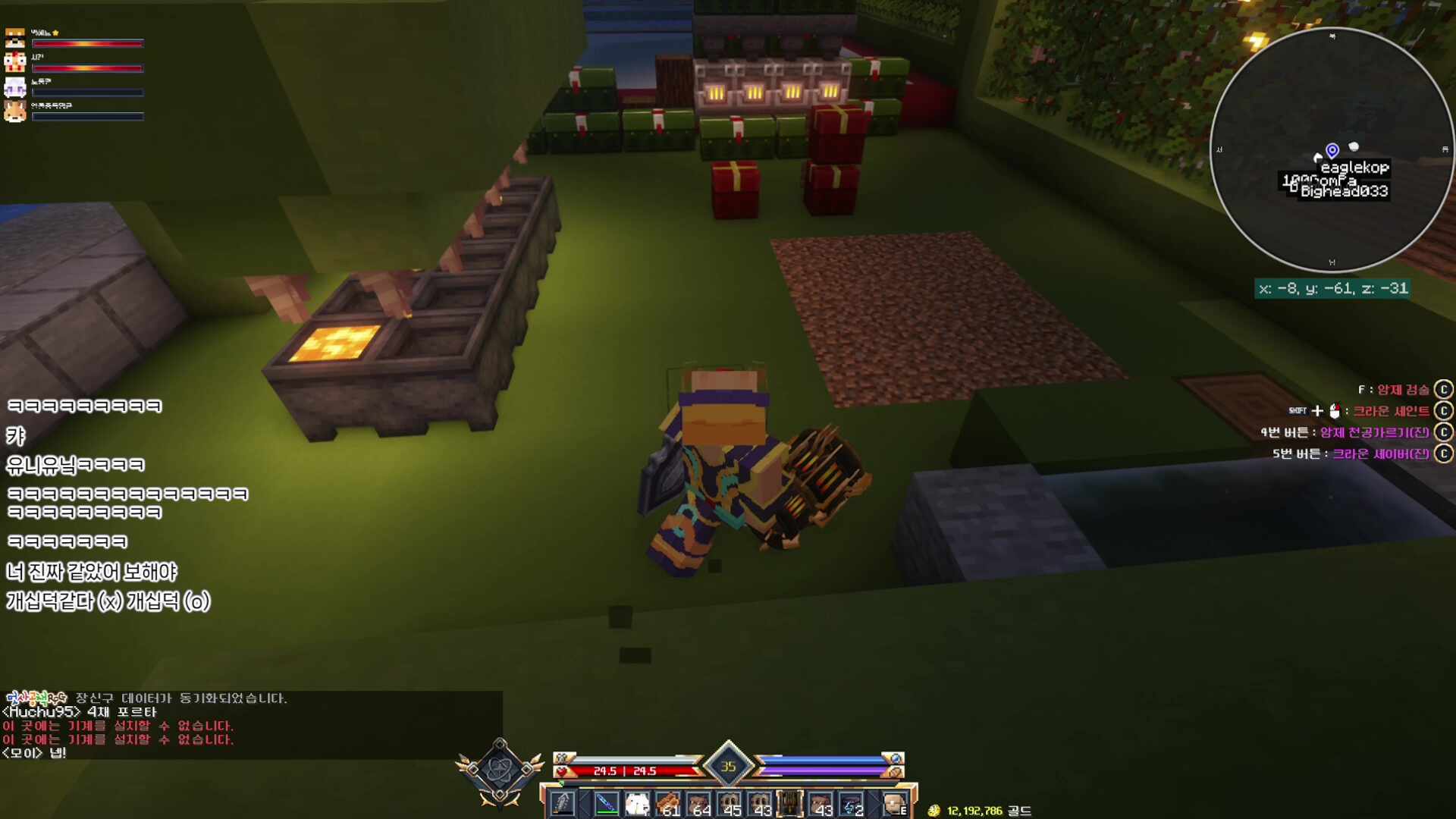Select the hotbar item stack of 61
Screen dimensions: 1456x819
(x=668, y=803)
